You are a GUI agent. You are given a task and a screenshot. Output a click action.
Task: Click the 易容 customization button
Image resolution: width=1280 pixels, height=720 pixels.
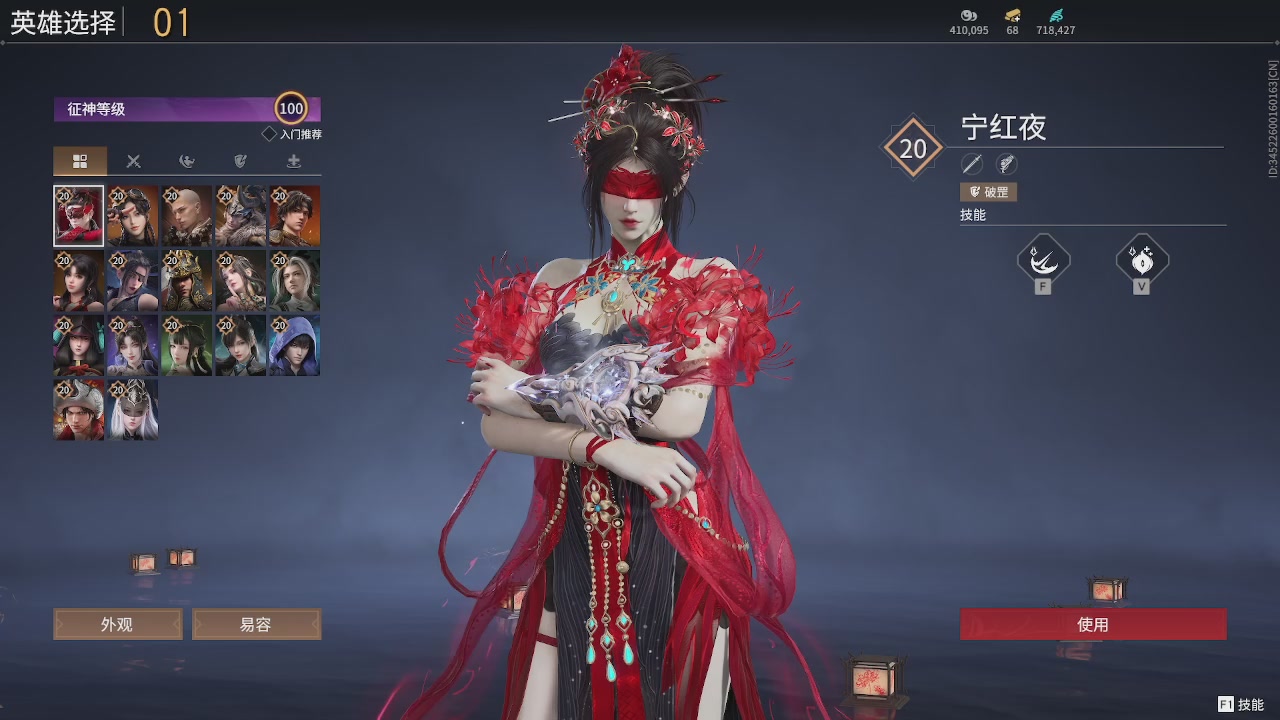click(256, 623)
